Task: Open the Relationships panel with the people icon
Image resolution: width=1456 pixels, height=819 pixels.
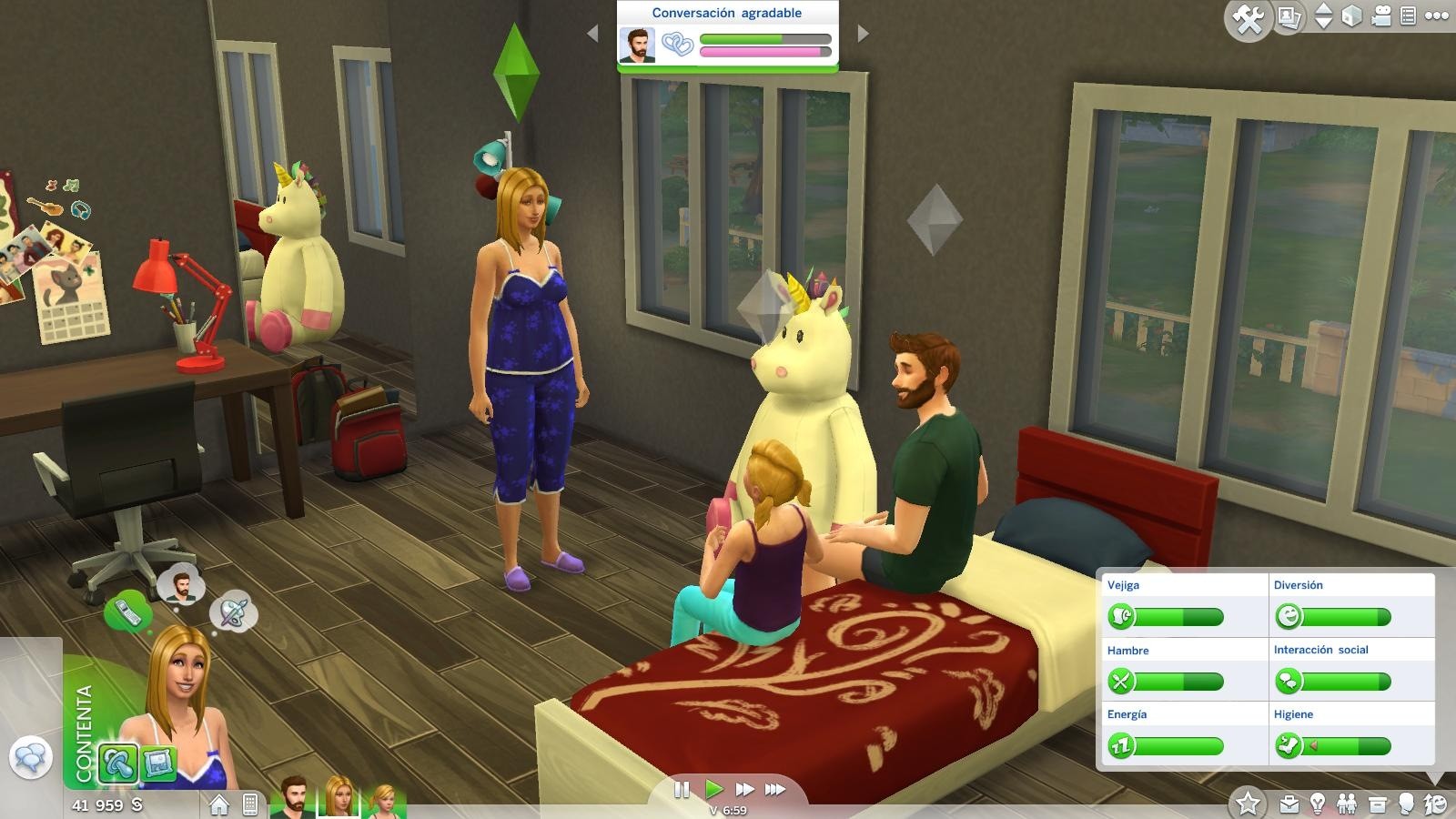Action: [1347, 804]
